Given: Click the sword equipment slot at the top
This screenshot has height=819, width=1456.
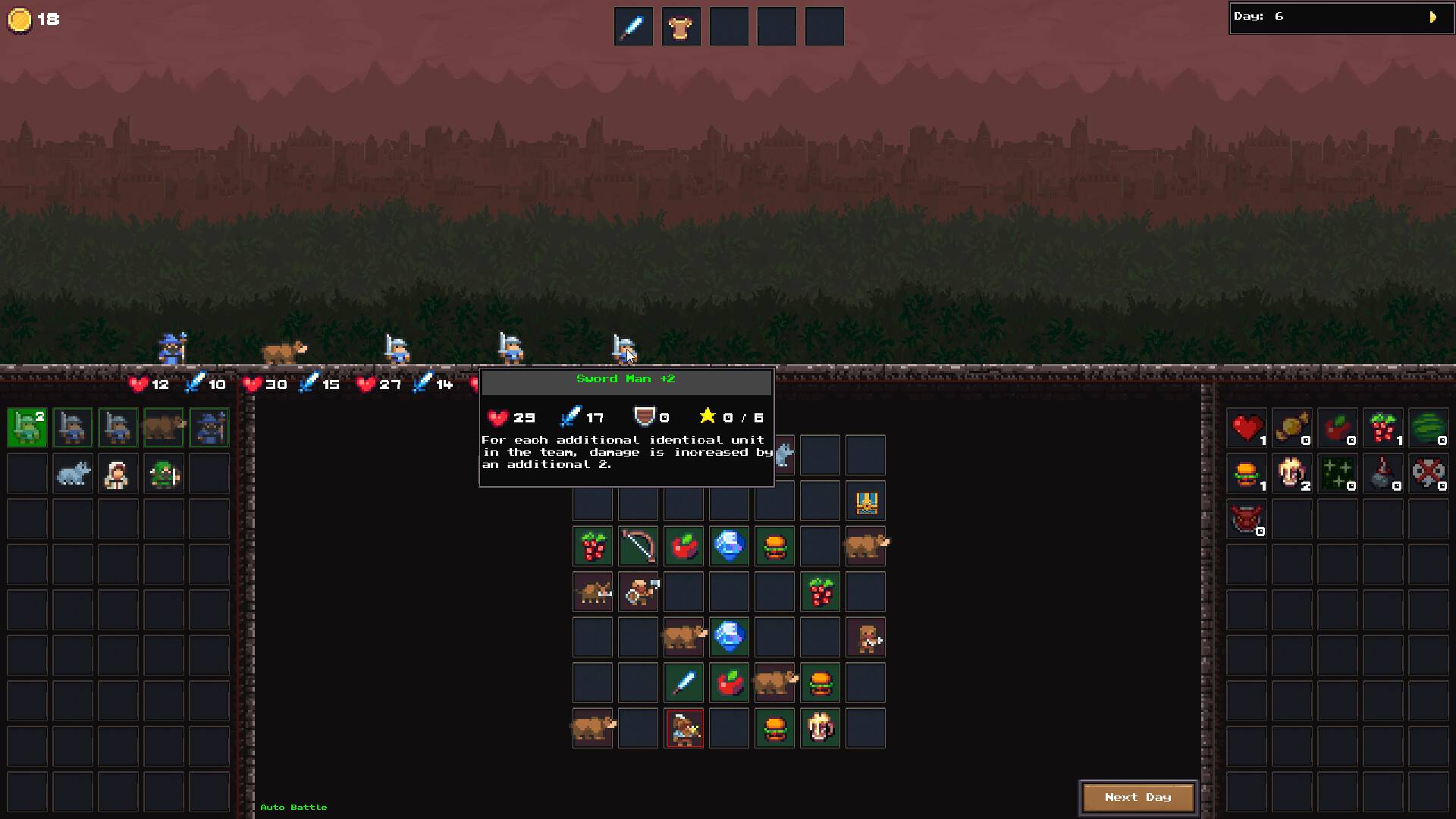Looking at the screenshot, I should coord(633,26).
